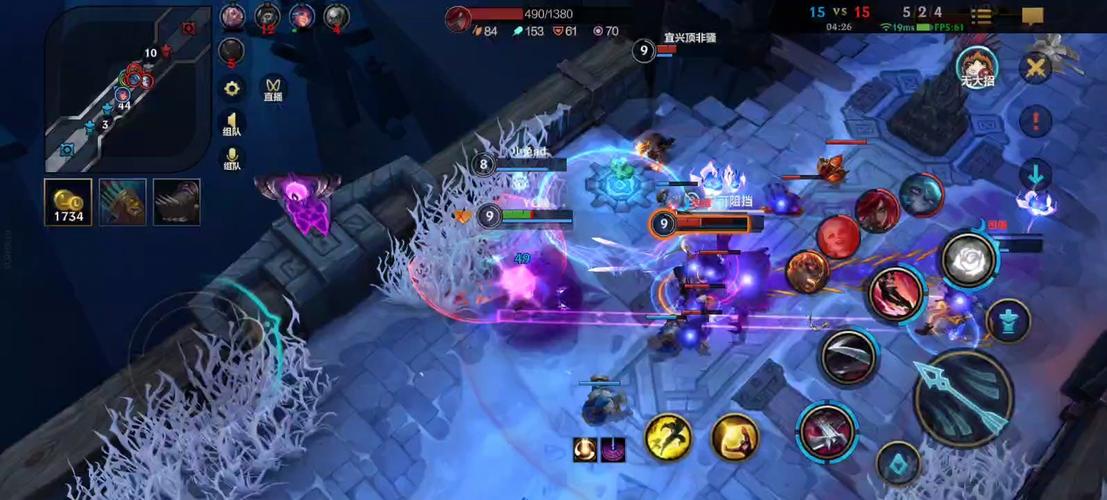The width and height of the screenshot is (1107, 500).
Task: Send the blue down-arrow retreat ping
Action: tap(1035, 176)
